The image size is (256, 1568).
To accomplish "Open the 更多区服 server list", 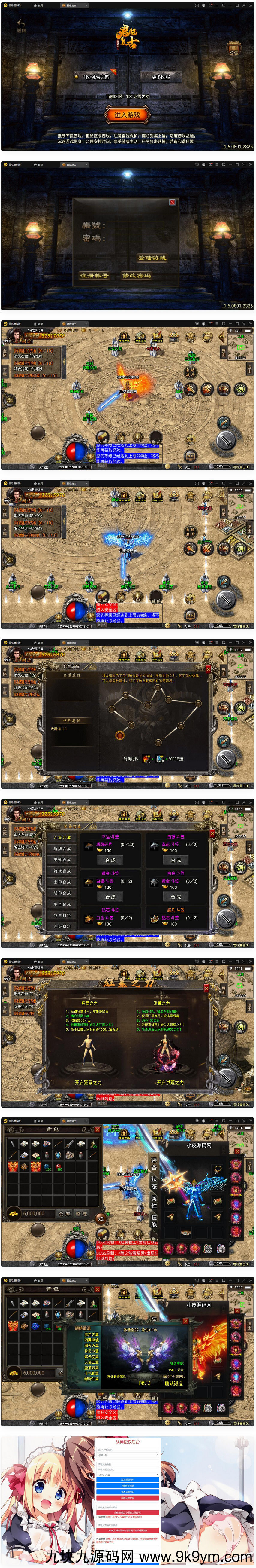I will pyautogui.click(x=161, y=77).
